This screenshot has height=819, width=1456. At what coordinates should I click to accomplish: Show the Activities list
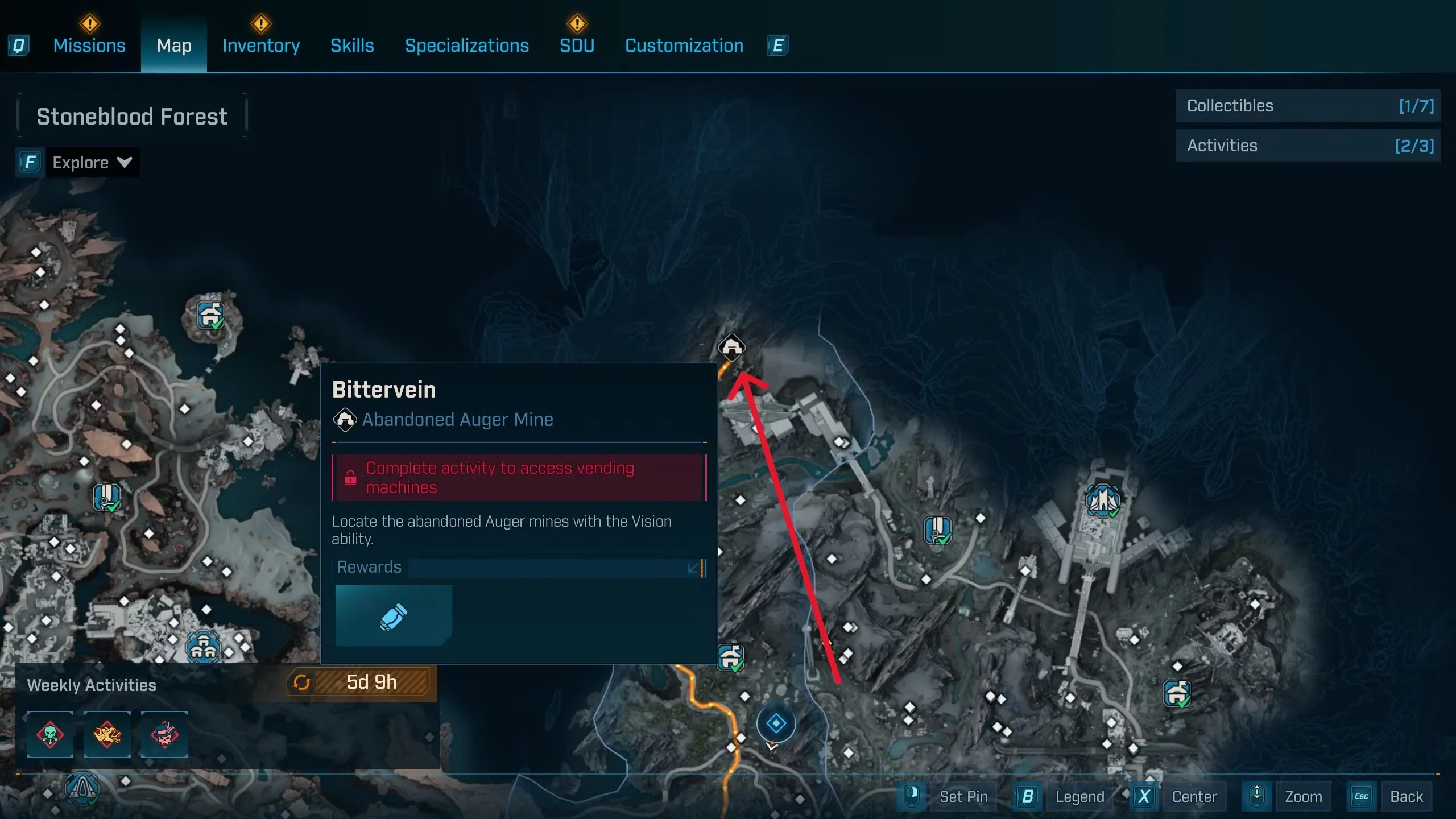1307,146
